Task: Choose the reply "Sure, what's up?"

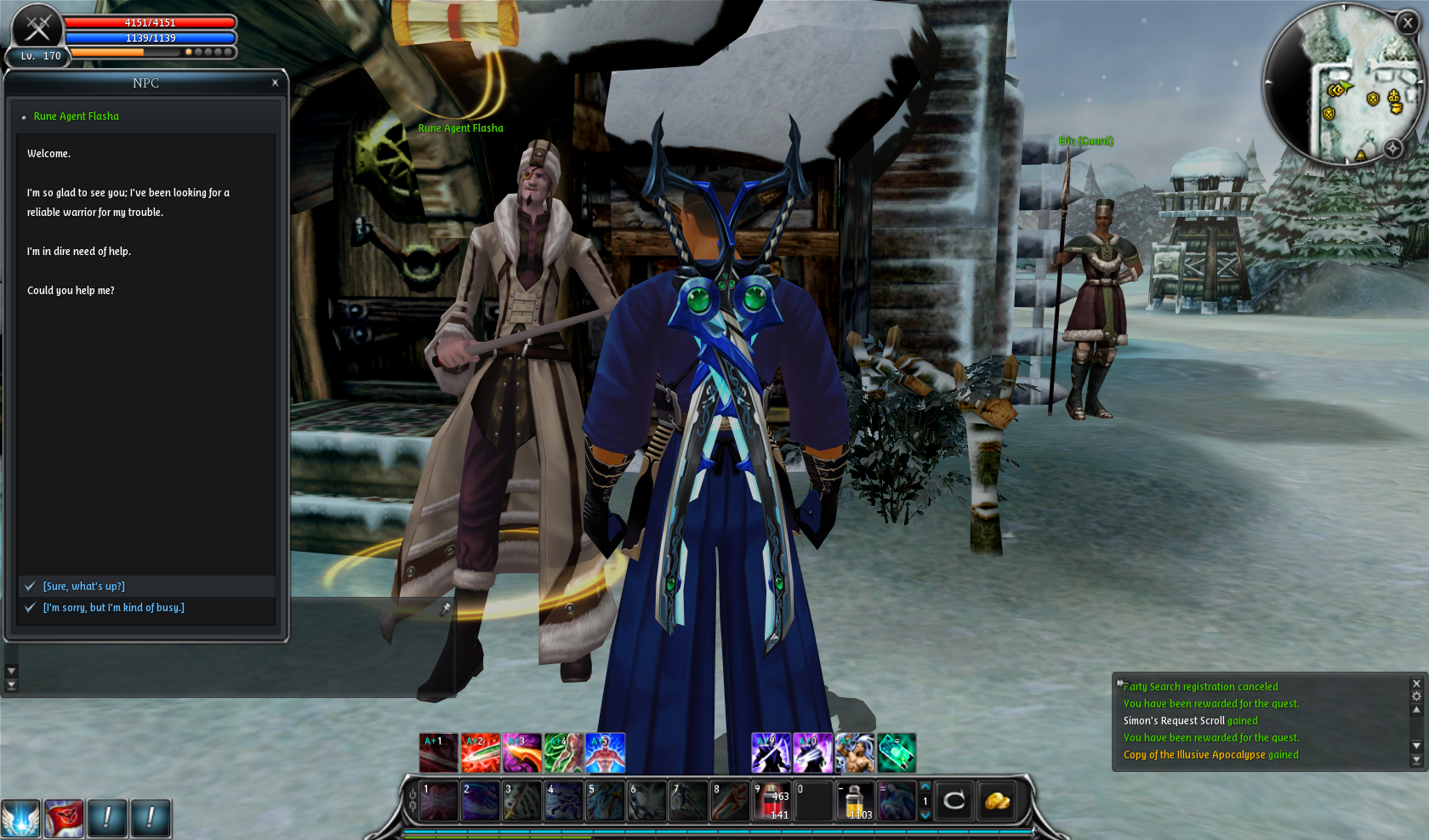Action: pos(84,587)
